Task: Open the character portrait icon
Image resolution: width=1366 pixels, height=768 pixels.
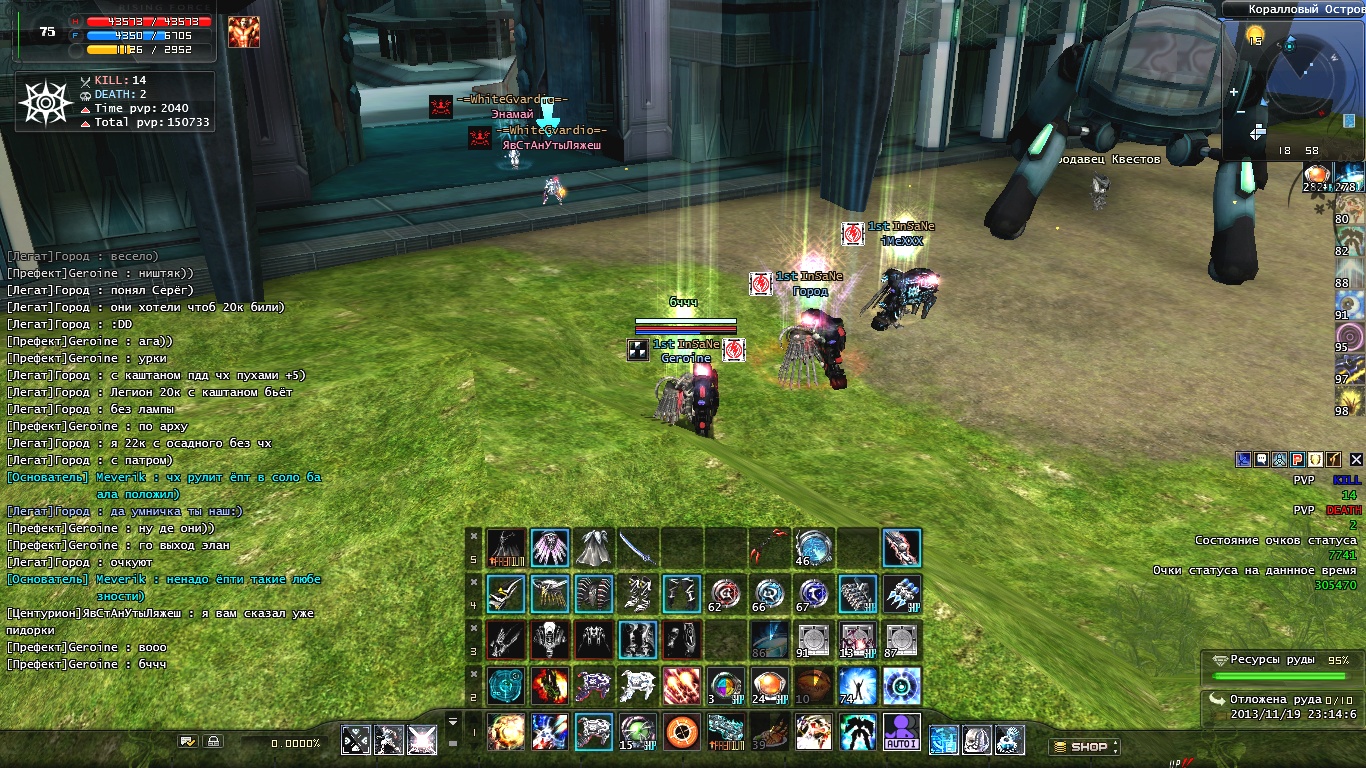Action: point(243,32)
